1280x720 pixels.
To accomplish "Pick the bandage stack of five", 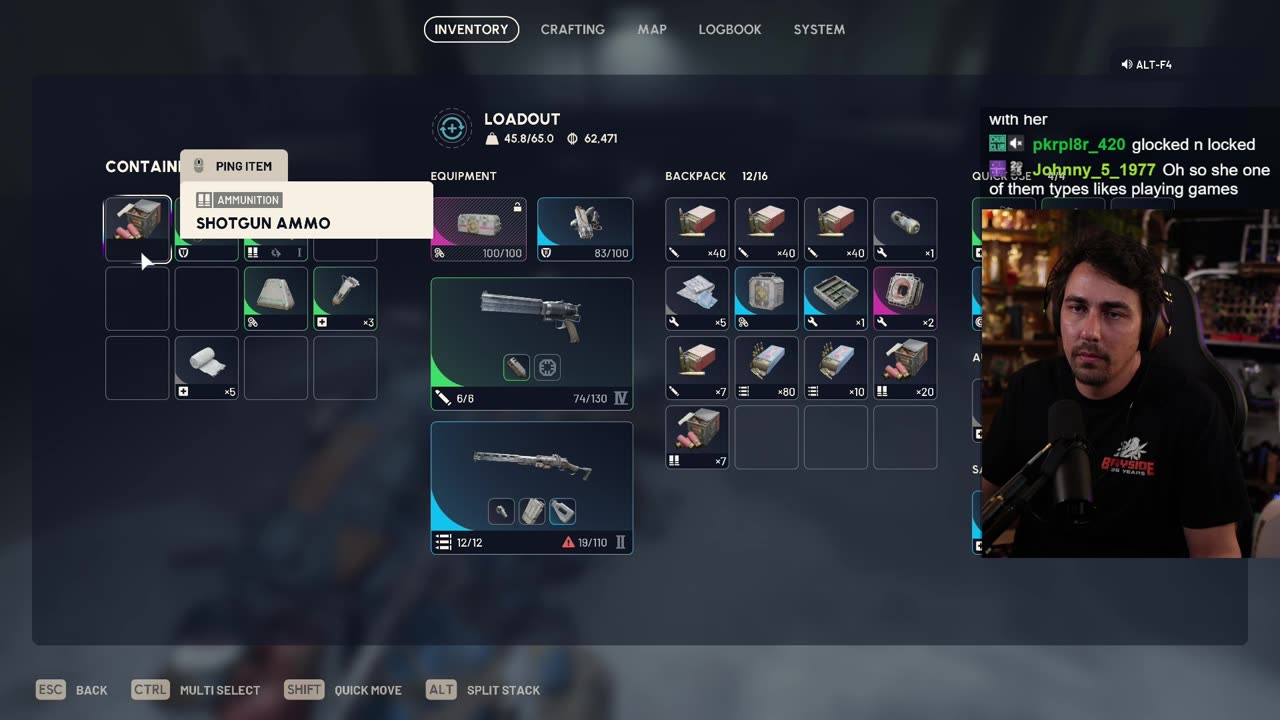I will [x=207, y=368].
